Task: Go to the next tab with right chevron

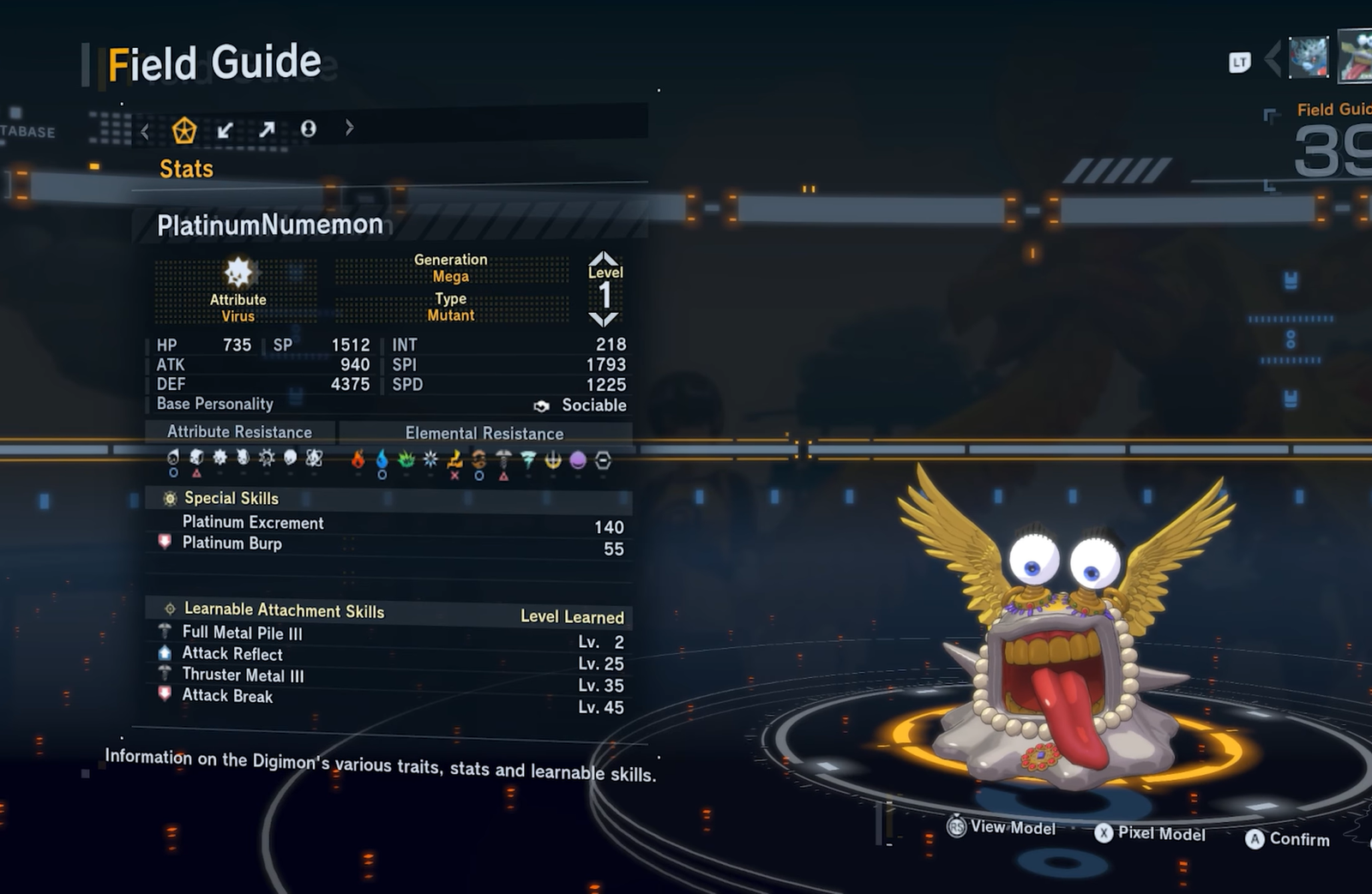Action: point(349,128)
